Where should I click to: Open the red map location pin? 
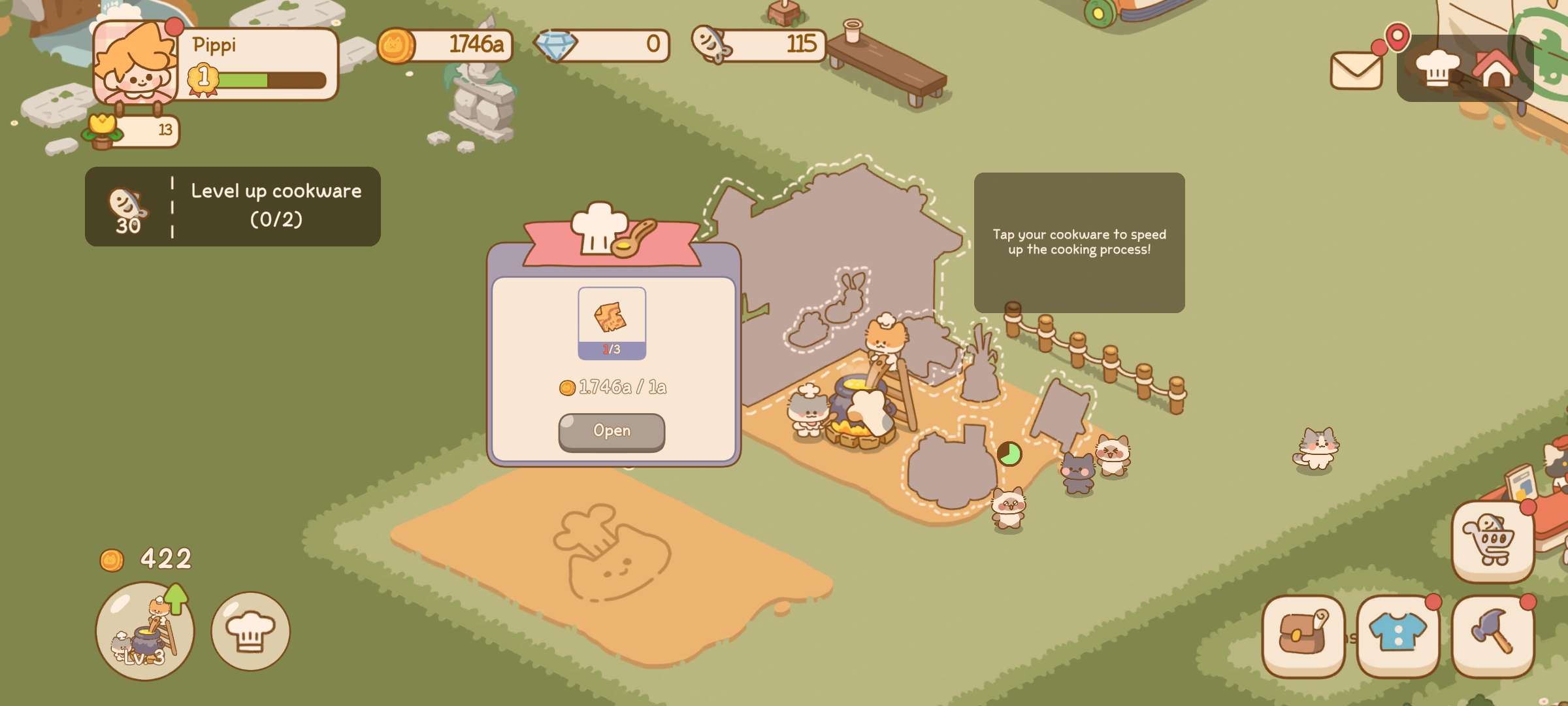pos(1397,37)
